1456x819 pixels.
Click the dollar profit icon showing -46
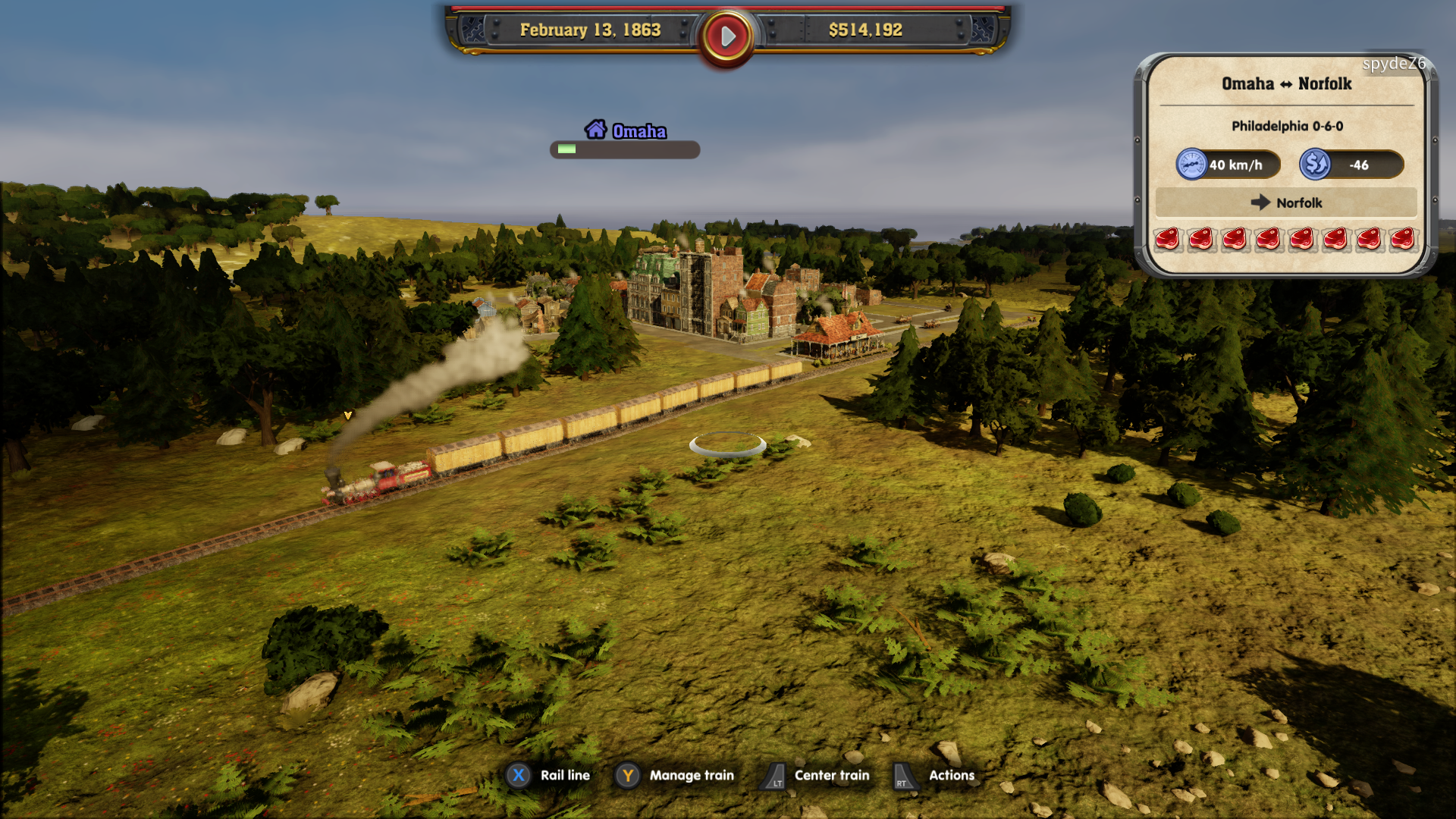point(1316,164)
